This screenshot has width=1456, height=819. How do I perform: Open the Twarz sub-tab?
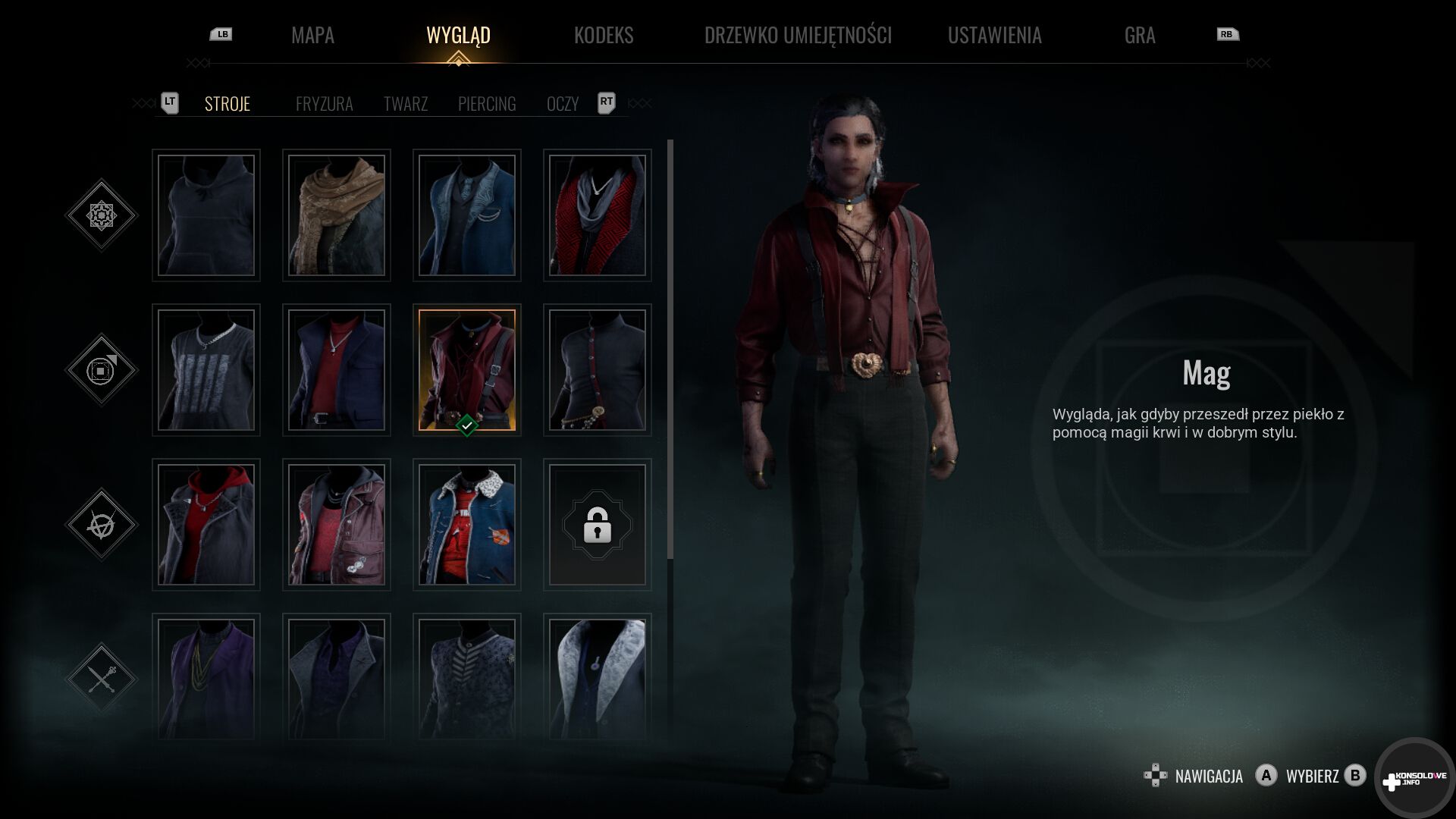tap(405, 104)
